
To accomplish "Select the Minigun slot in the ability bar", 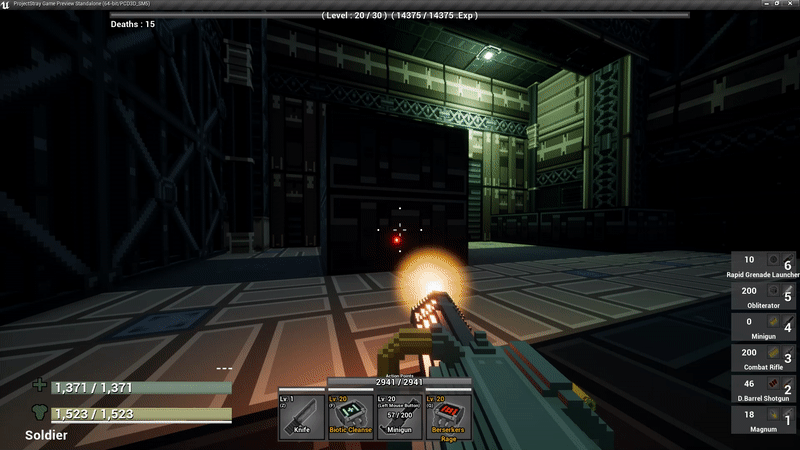I will pos(400,416).
